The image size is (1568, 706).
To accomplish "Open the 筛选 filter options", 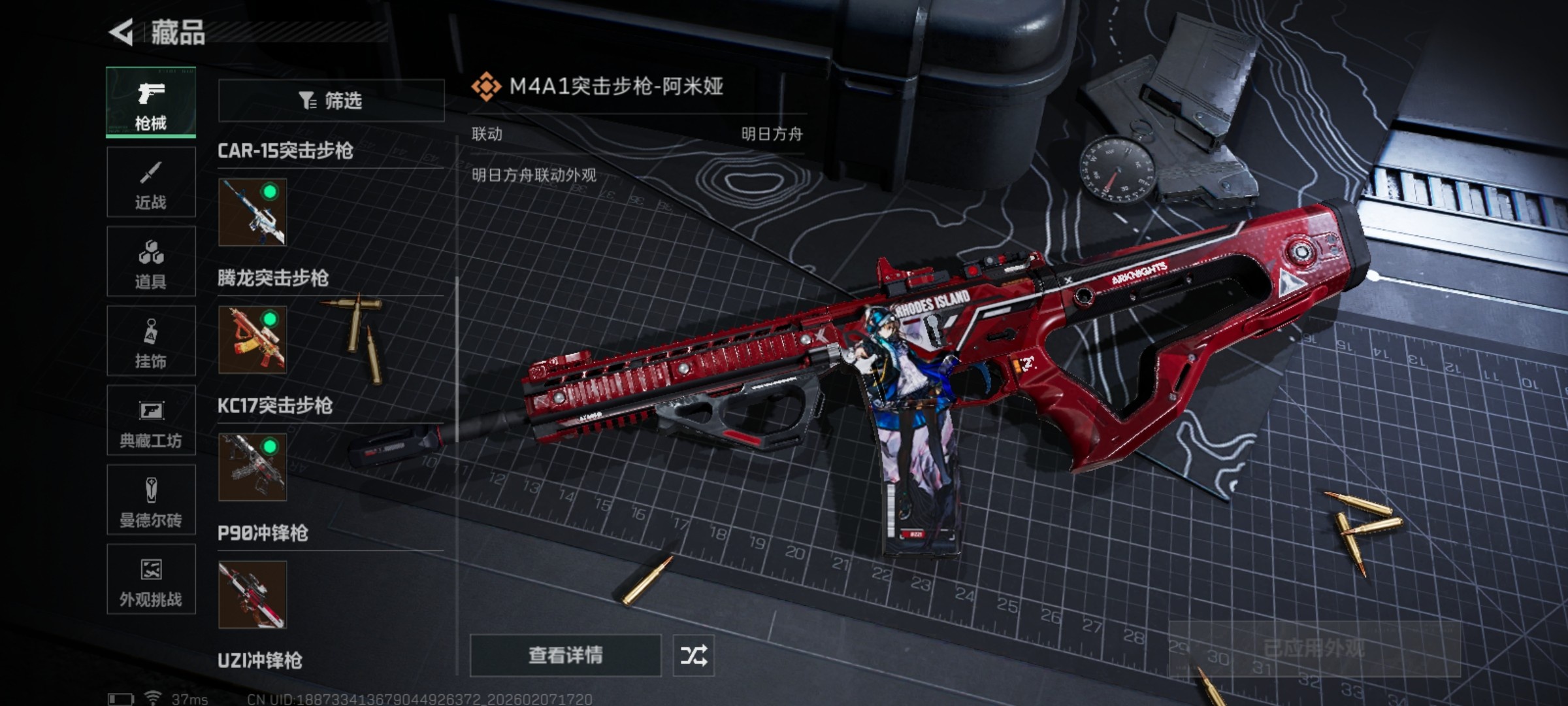I will (x=331, y=101).
